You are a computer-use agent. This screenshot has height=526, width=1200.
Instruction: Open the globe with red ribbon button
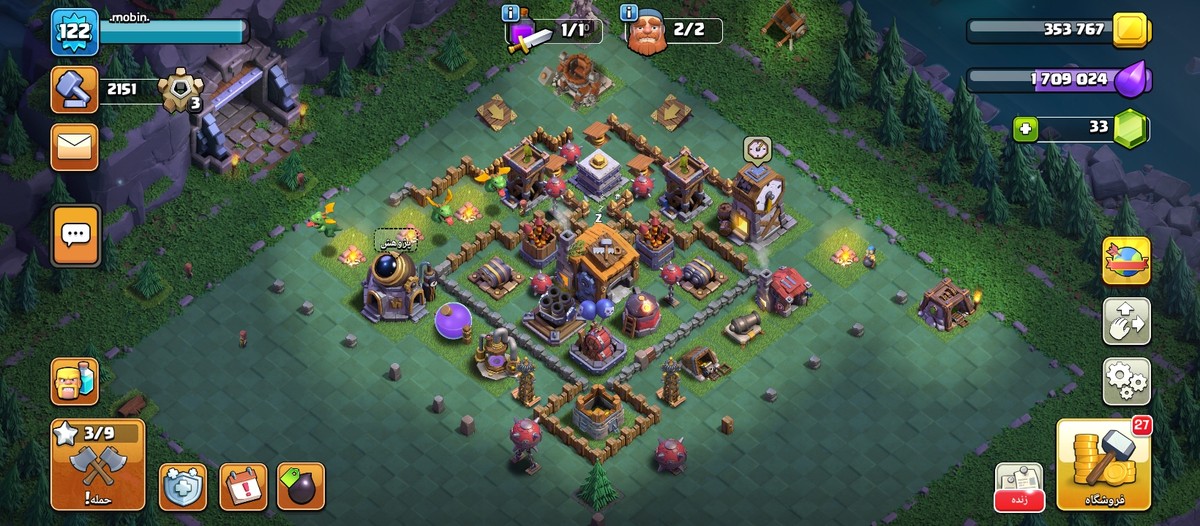point(1126,261)
